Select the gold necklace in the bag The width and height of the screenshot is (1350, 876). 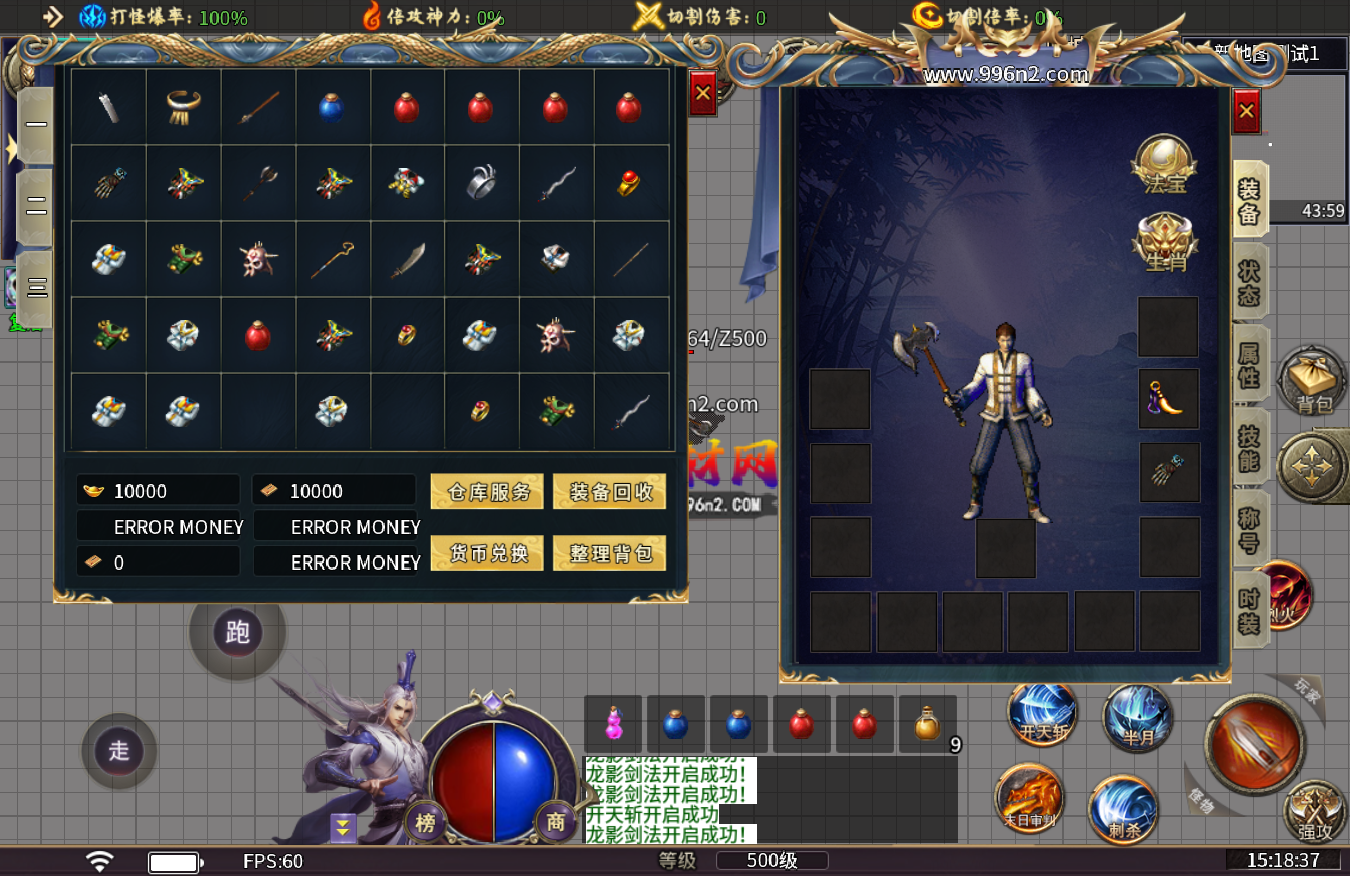[x=183, y=107]
